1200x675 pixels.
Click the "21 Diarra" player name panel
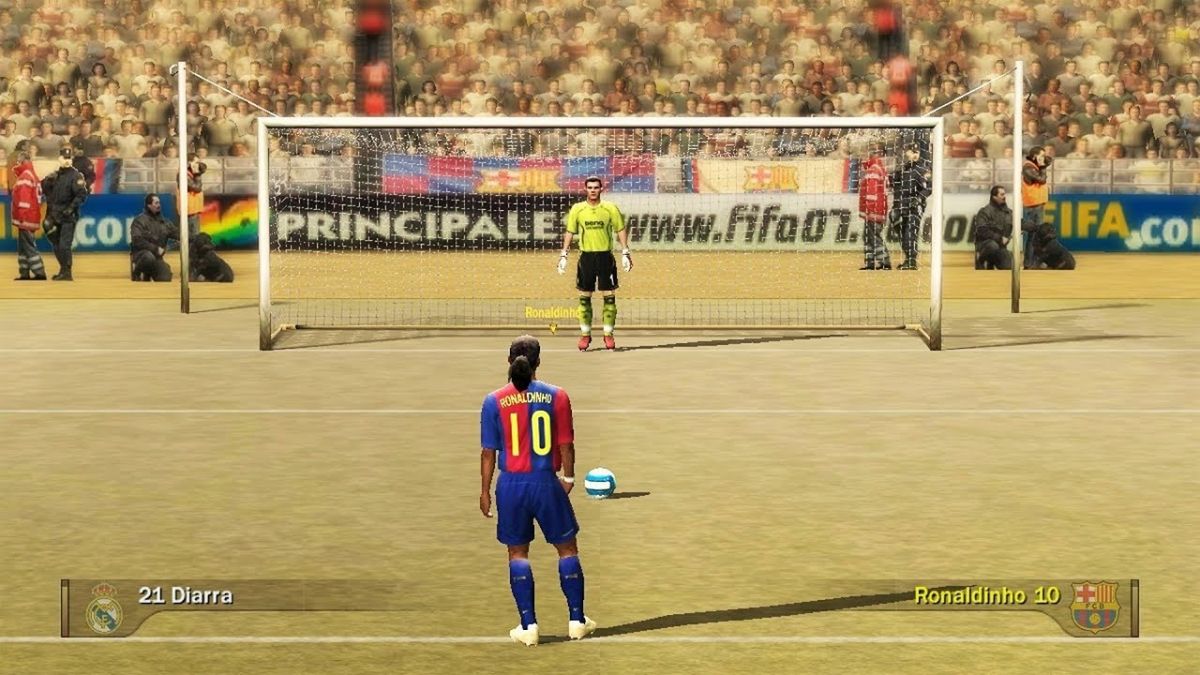click(186, 596)
